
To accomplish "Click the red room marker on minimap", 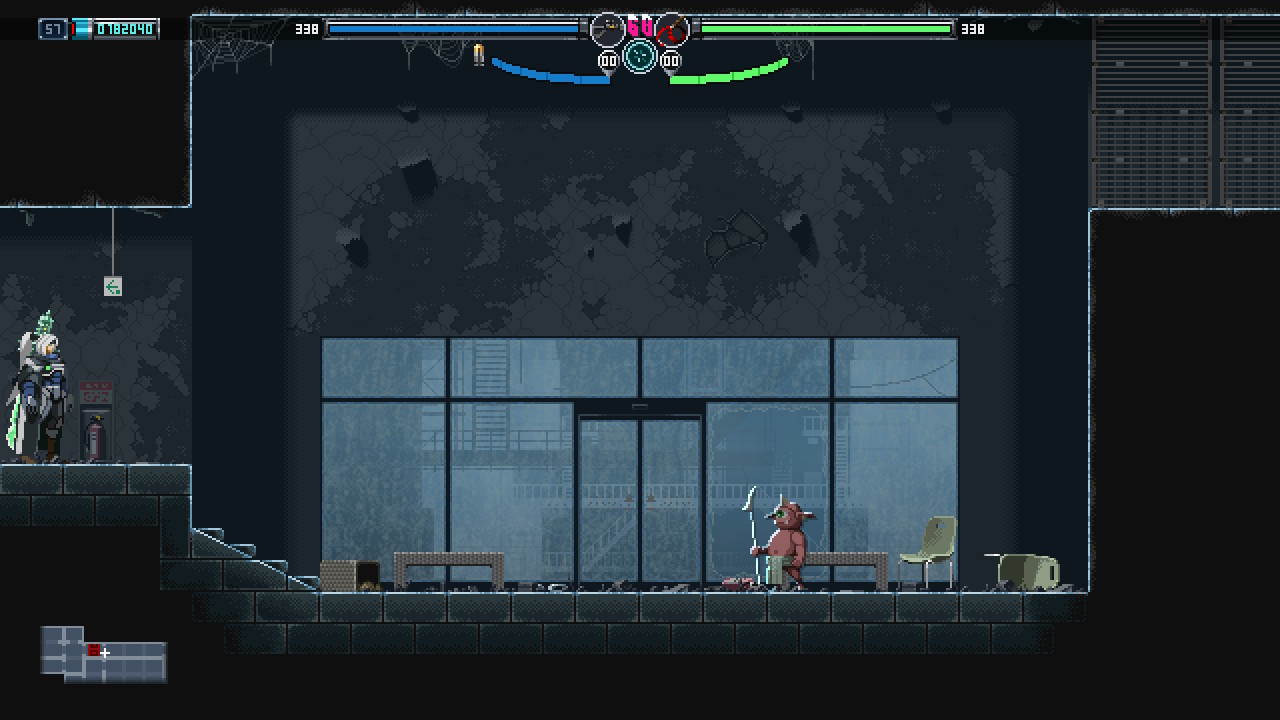I will tap(93, 651).
